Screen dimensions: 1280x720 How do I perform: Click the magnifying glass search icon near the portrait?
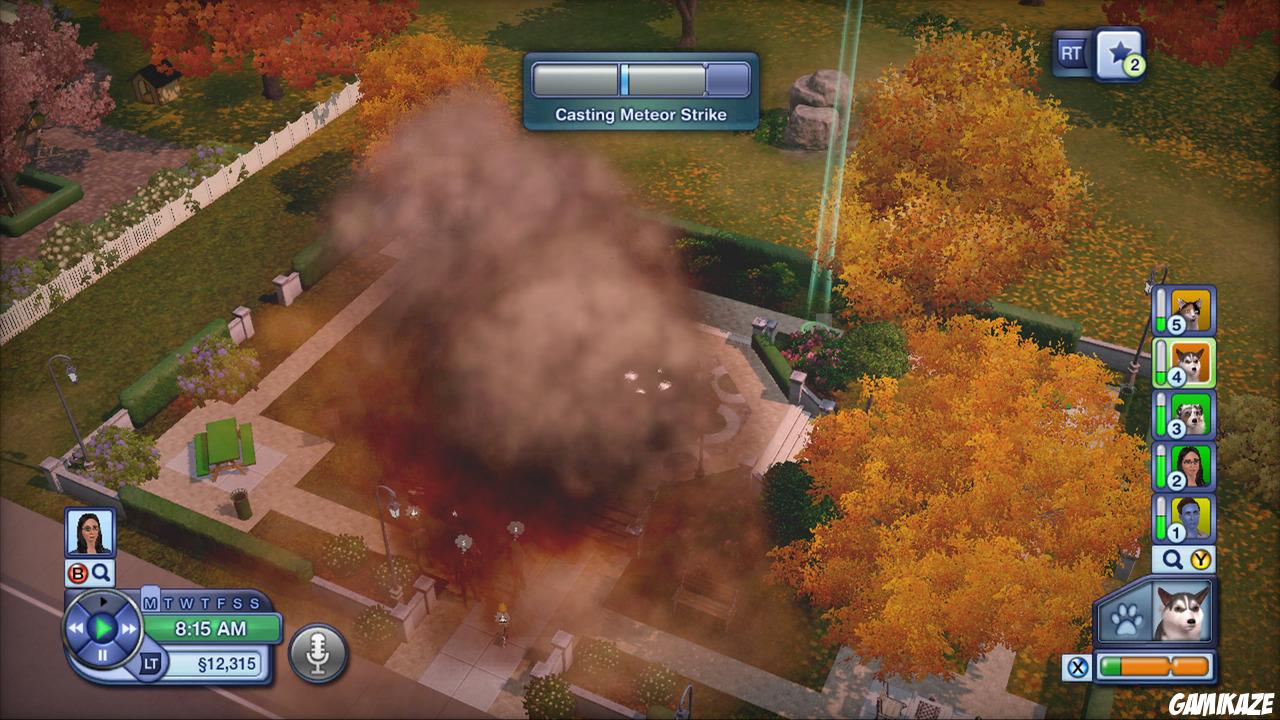tap(100, 571)
